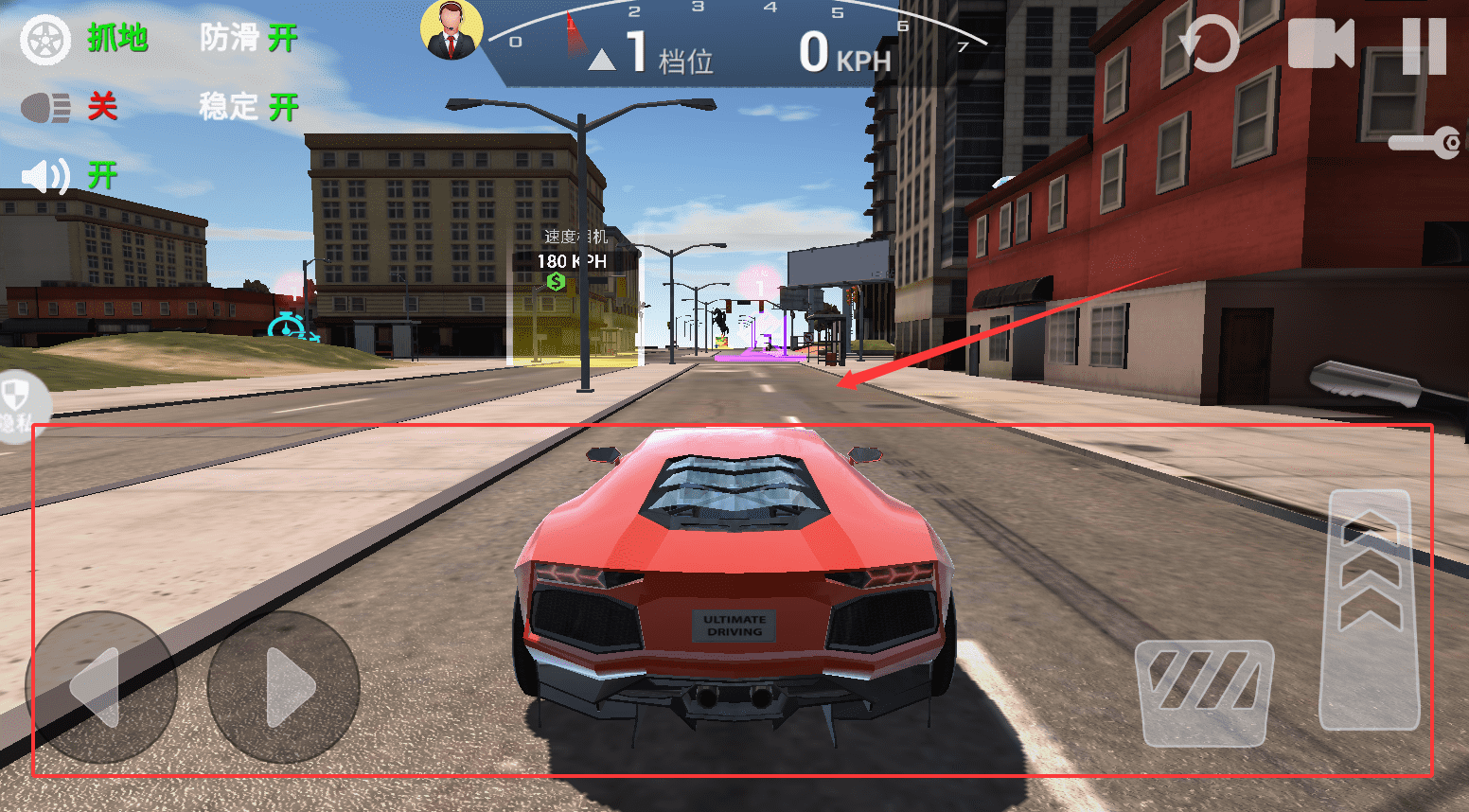Toggle 稳定 stability control

coord(248,107)
